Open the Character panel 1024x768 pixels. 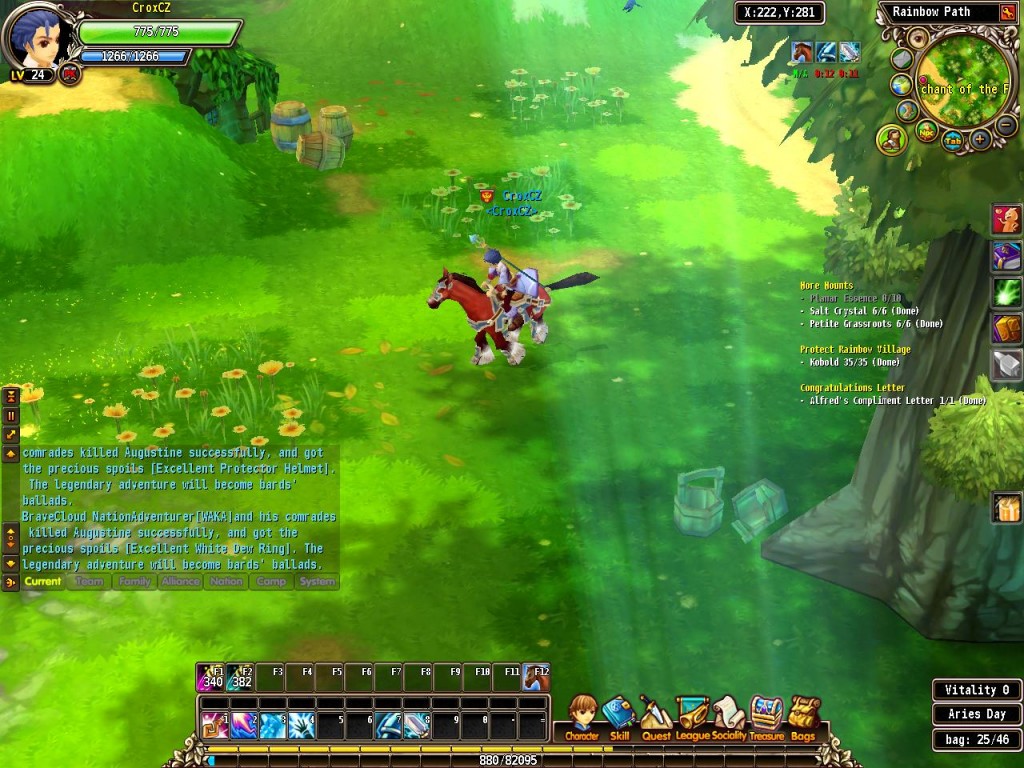581,717
